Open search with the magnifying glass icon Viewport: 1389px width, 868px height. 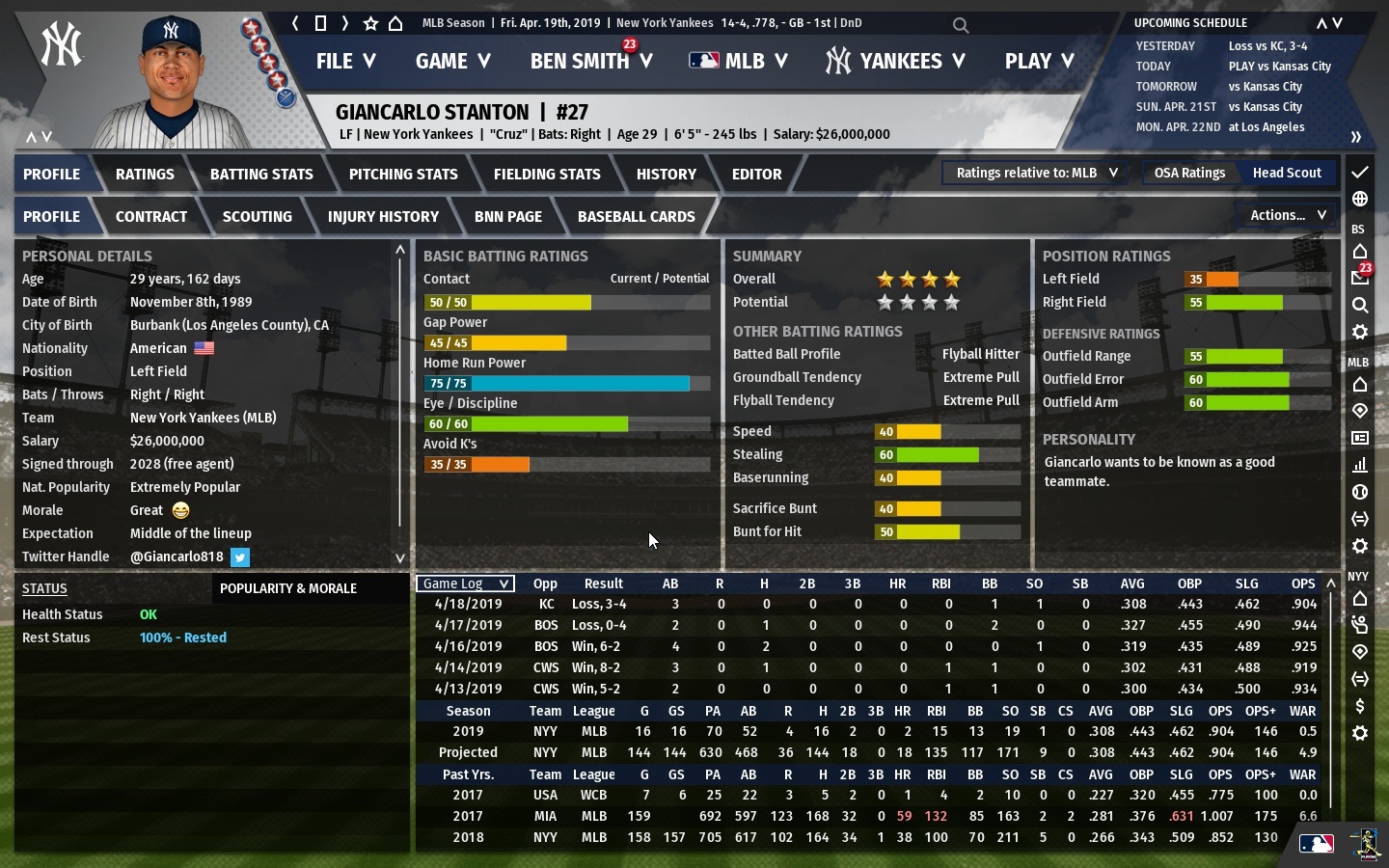[960, 26]
